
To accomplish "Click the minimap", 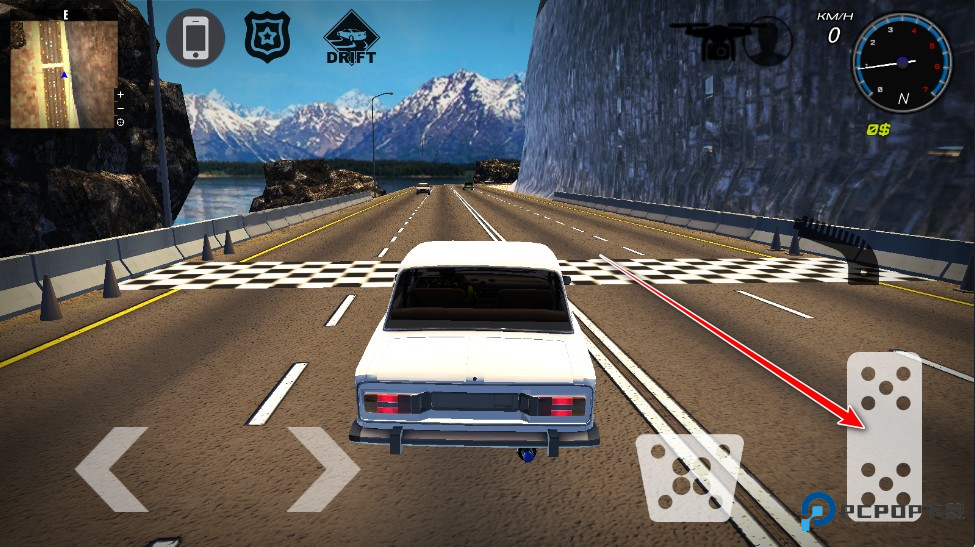I will tap(63, 74).
